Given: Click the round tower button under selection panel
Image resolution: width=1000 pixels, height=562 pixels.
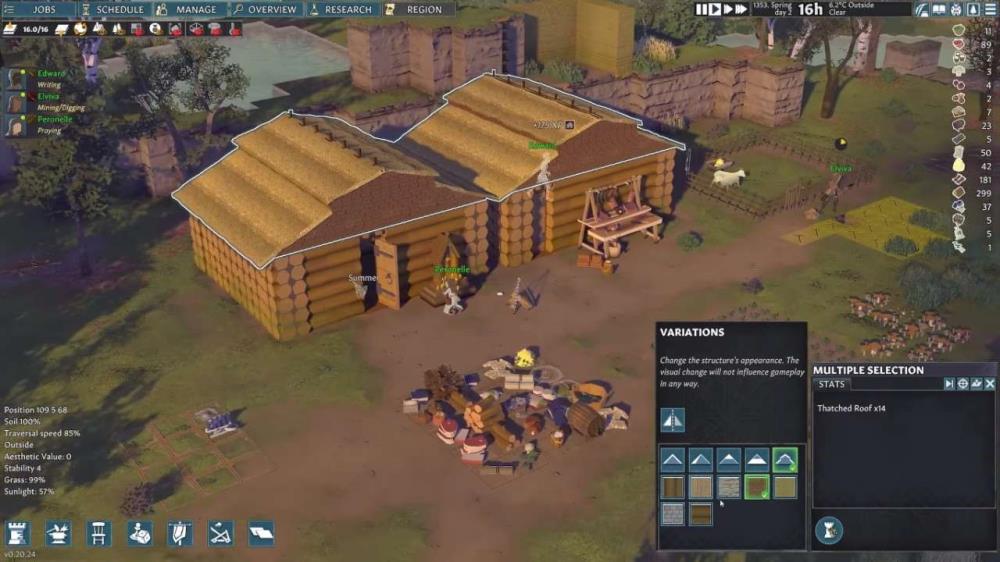Looking at the screenshot, I should point(828,531).
